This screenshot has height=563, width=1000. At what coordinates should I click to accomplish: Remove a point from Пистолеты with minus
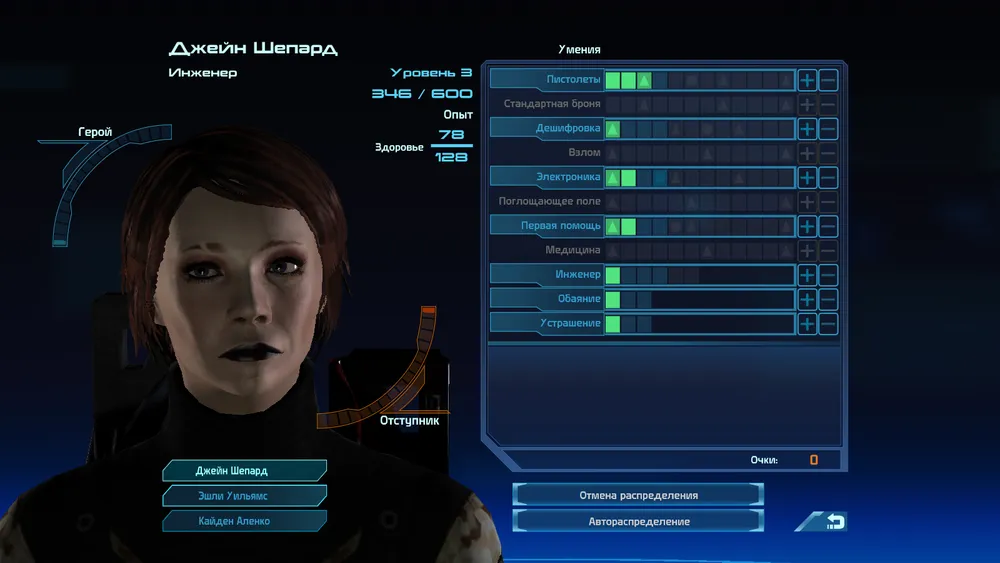828,80
